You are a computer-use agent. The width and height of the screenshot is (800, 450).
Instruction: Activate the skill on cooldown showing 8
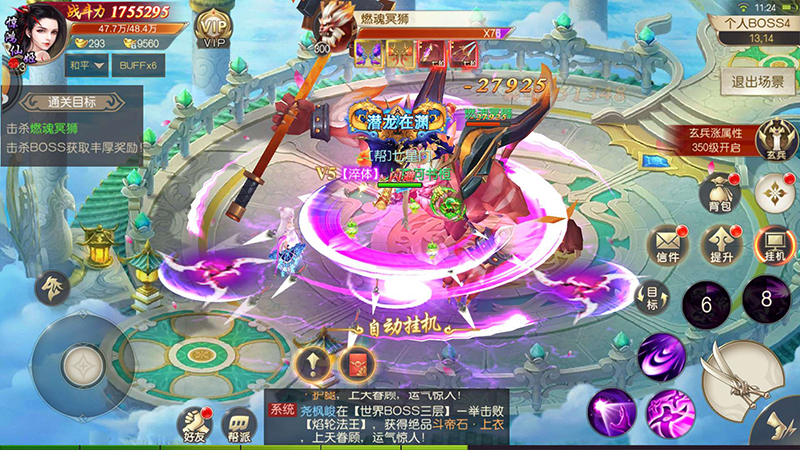pyautogui.click(x=765, y=297)
